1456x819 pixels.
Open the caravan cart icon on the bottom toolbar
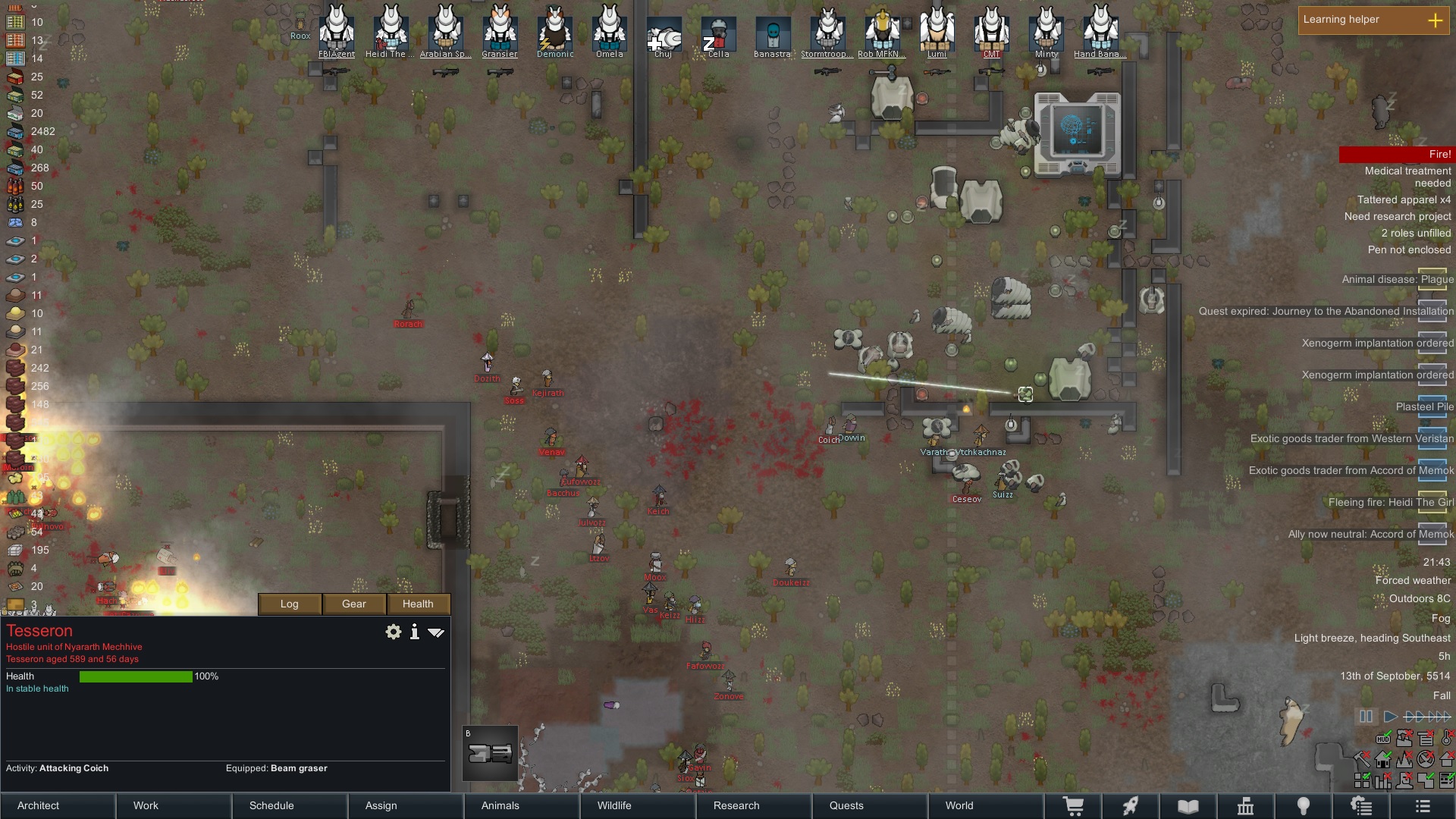click(x=1075, y=805)
